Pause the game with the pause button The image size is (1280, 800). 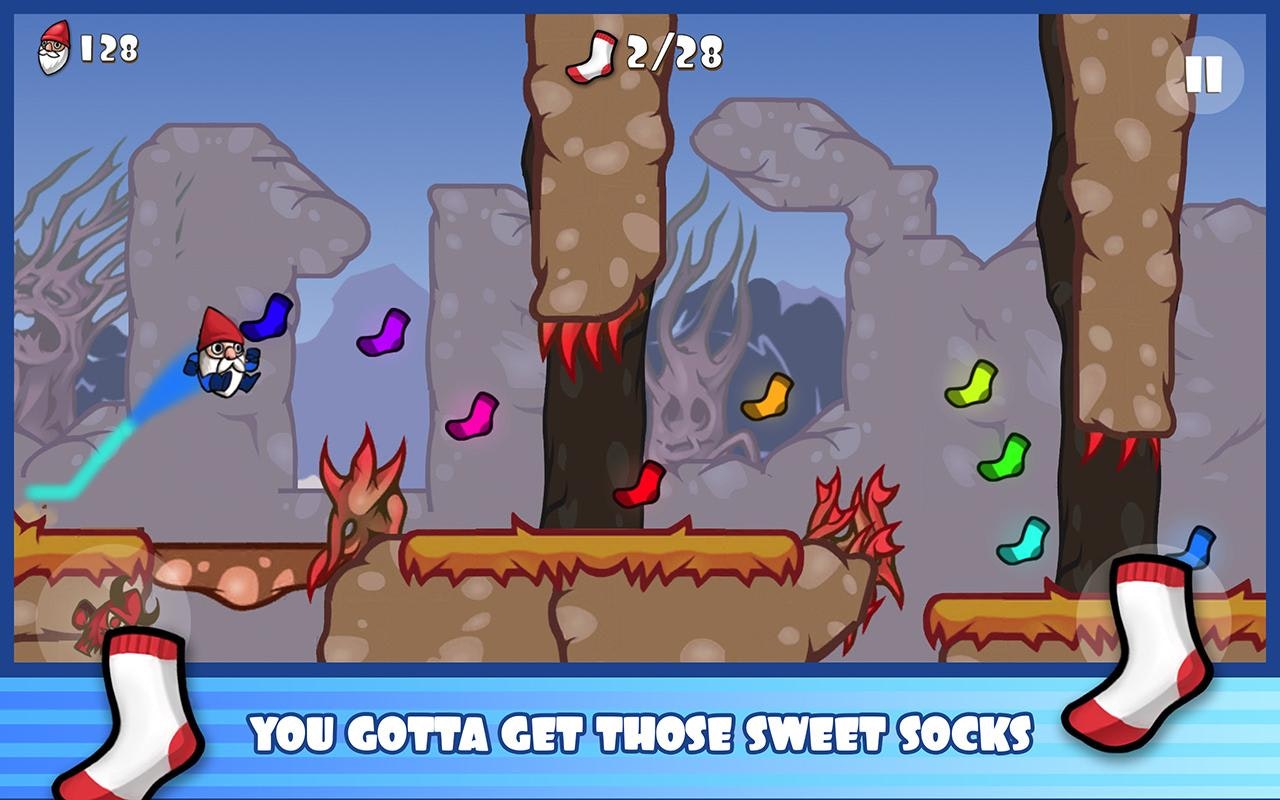point(1204,75)
